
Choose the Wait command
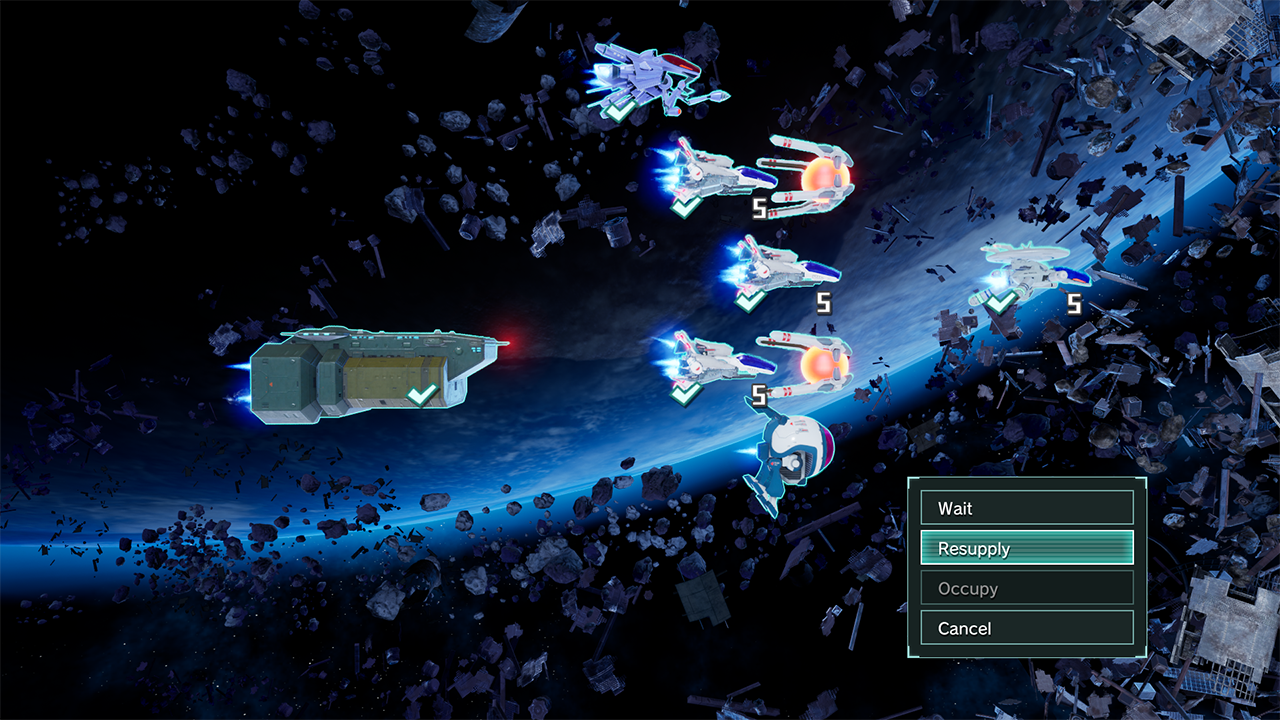point(1027,508)
